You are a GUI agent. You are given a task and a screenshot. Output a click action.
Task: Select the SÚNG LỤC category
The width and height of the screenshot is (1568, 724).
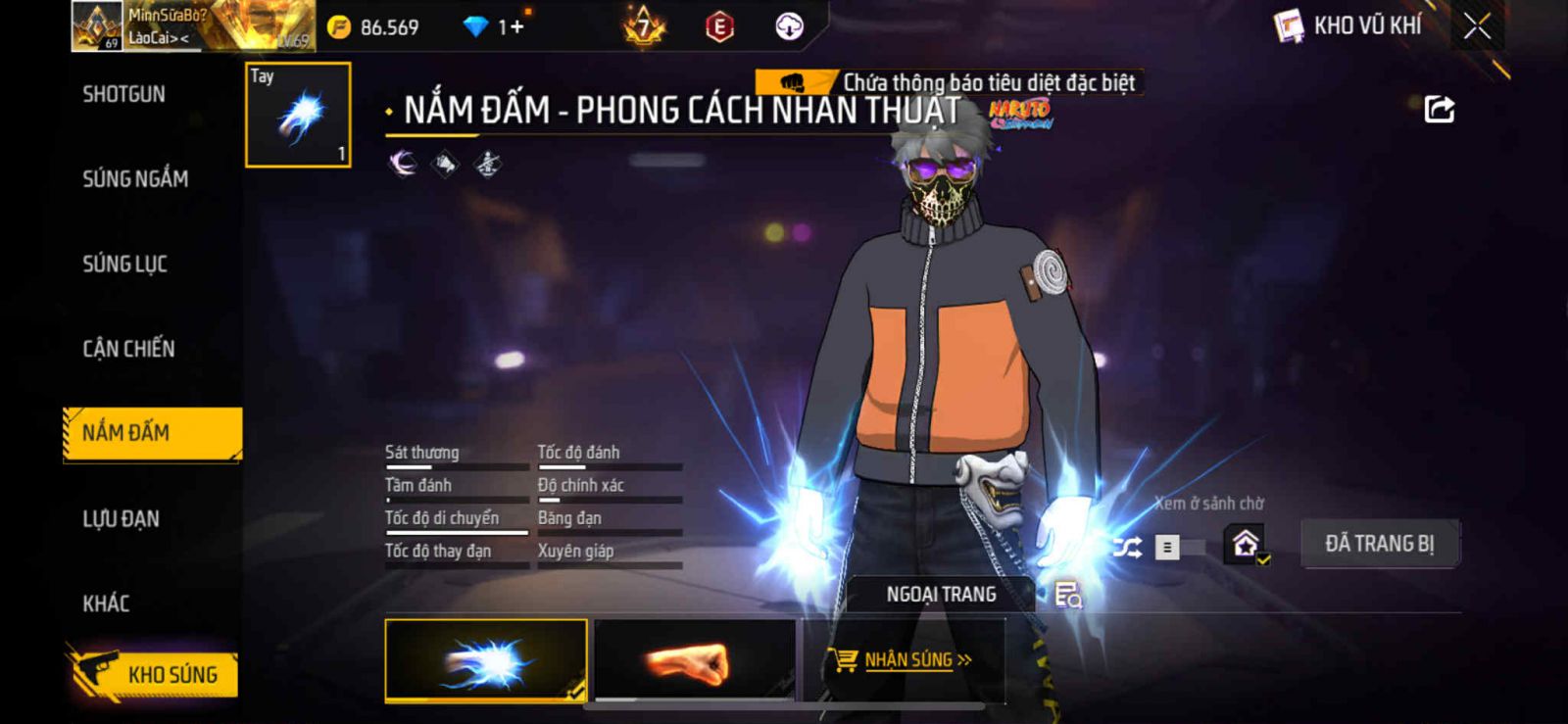124,264
